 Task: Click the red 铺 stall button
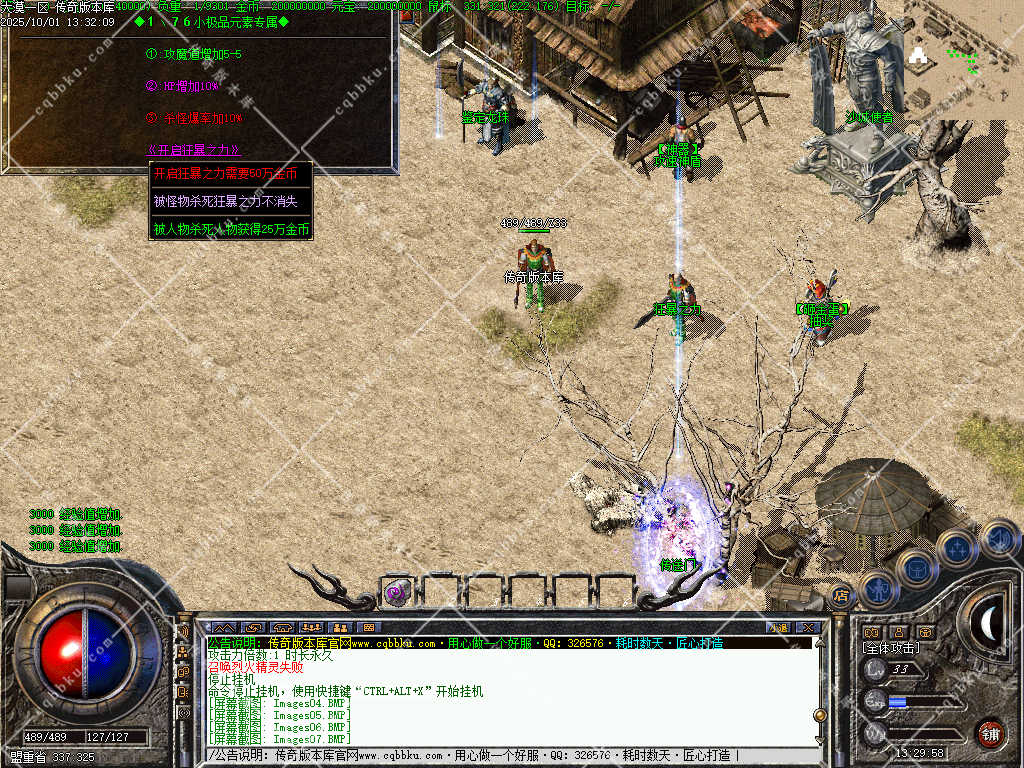tap(990, 733)
